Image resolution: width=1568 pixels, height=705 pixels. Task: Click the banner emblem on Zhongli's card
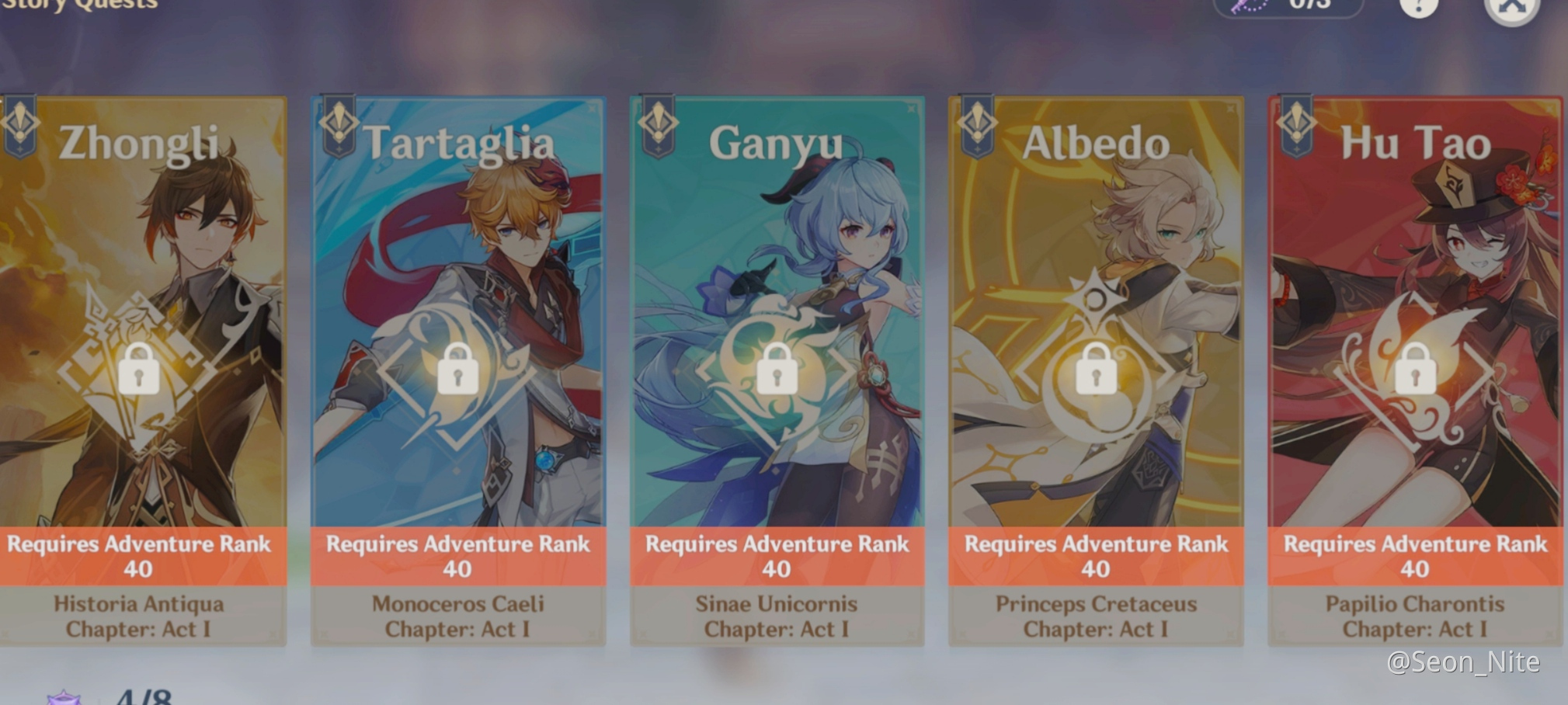coord(21,124)
